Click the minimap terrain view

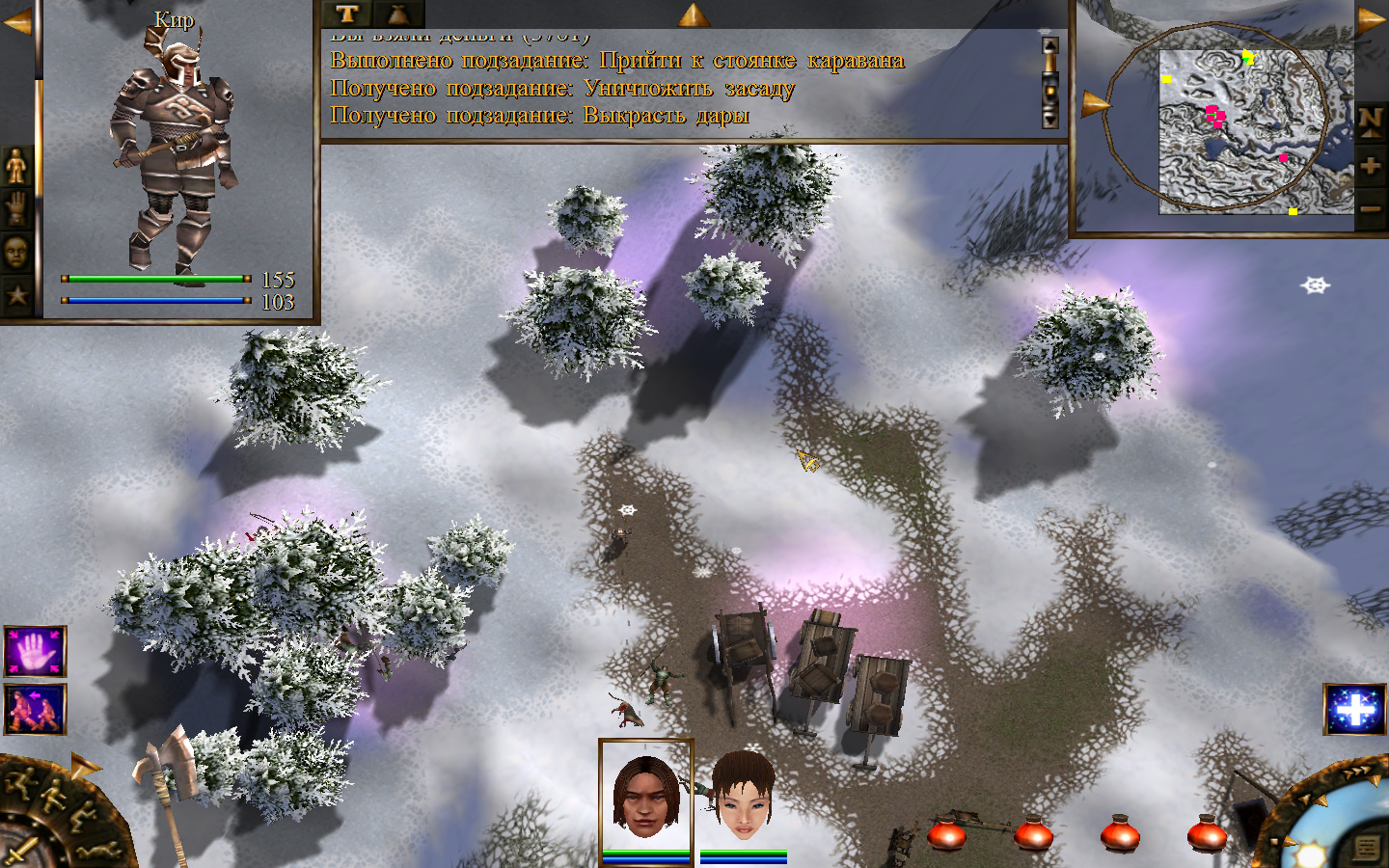tap(1244, 130)
